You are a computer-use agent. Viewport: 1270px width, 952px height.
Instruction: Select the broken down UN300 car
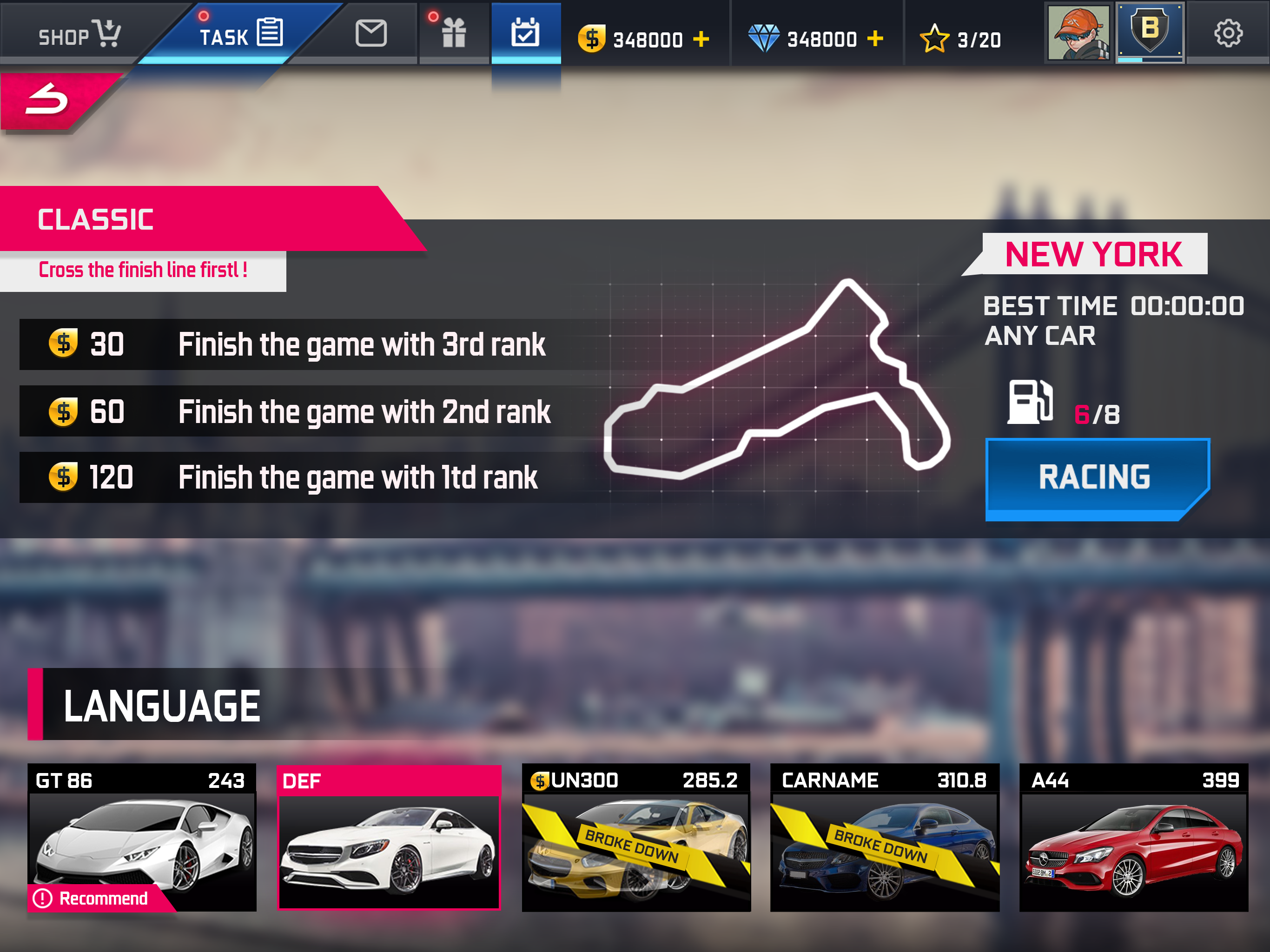pyautogui.click(x=636, y=837)
